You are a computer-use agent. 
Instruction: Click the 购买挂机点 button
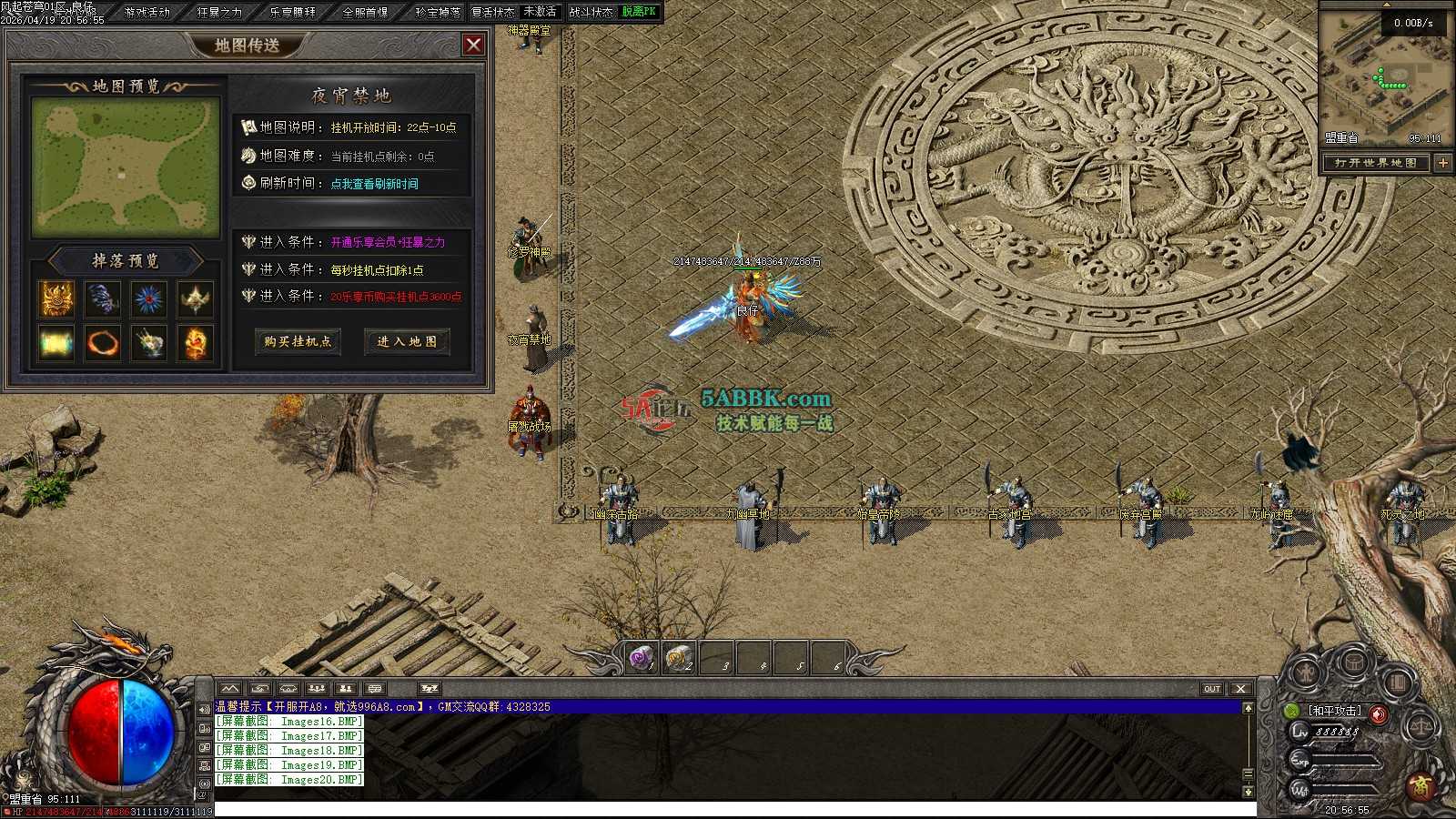click(298, 341)
